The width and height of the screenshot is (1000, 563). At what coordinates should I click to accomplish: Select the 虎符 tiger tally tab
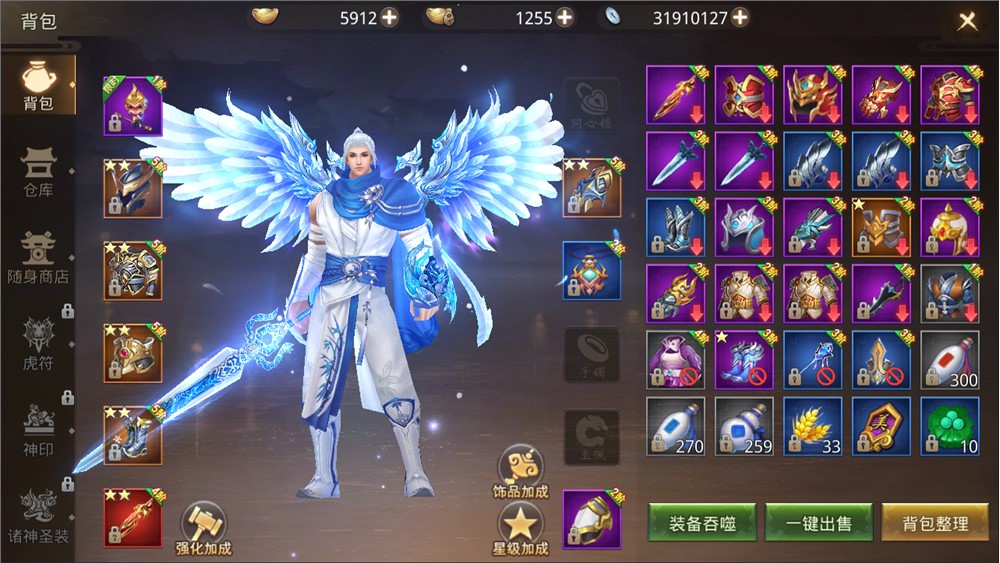click(38, 343)
